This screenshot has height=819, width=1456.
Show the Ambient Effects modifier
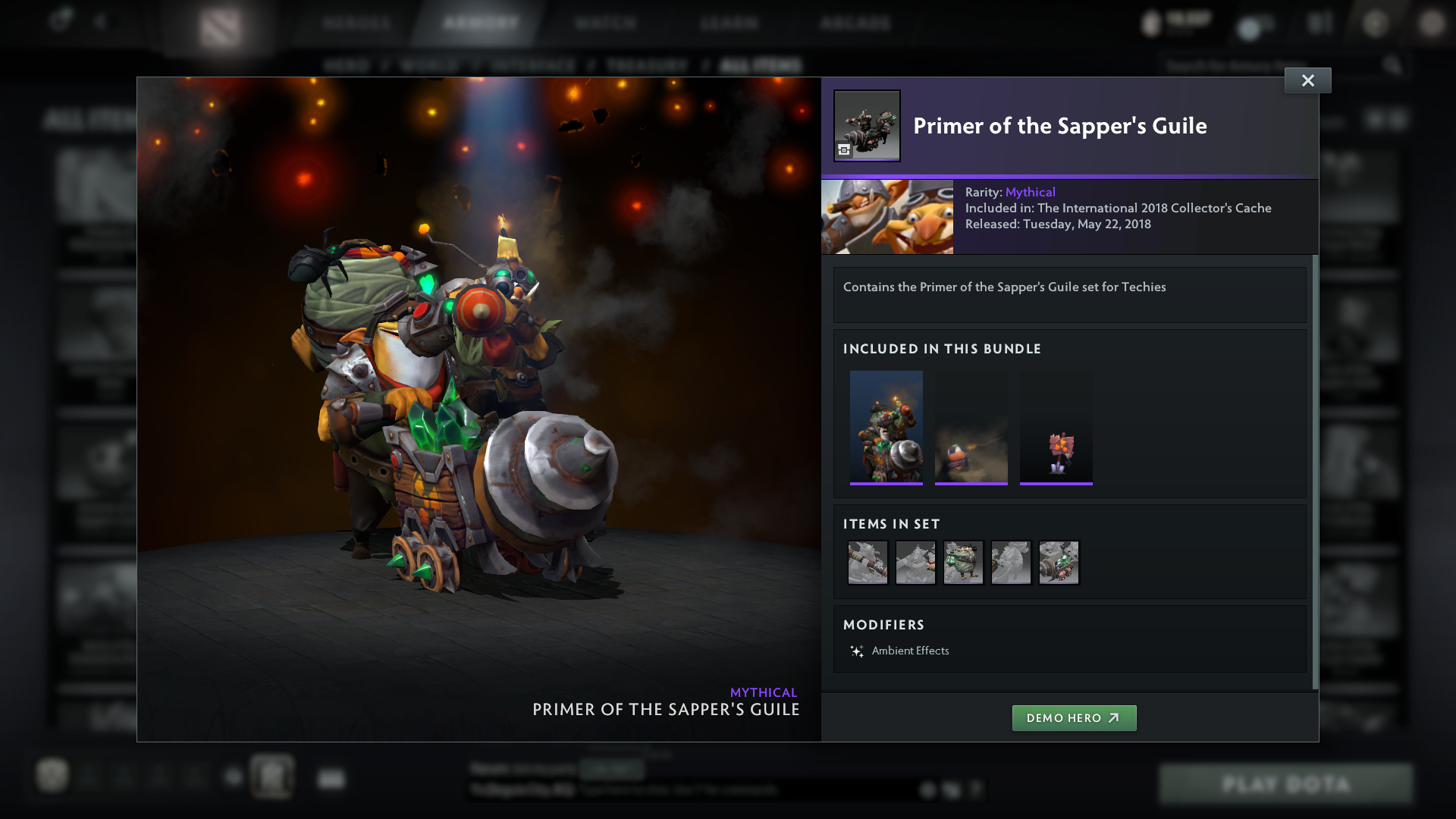coord(910,651)
